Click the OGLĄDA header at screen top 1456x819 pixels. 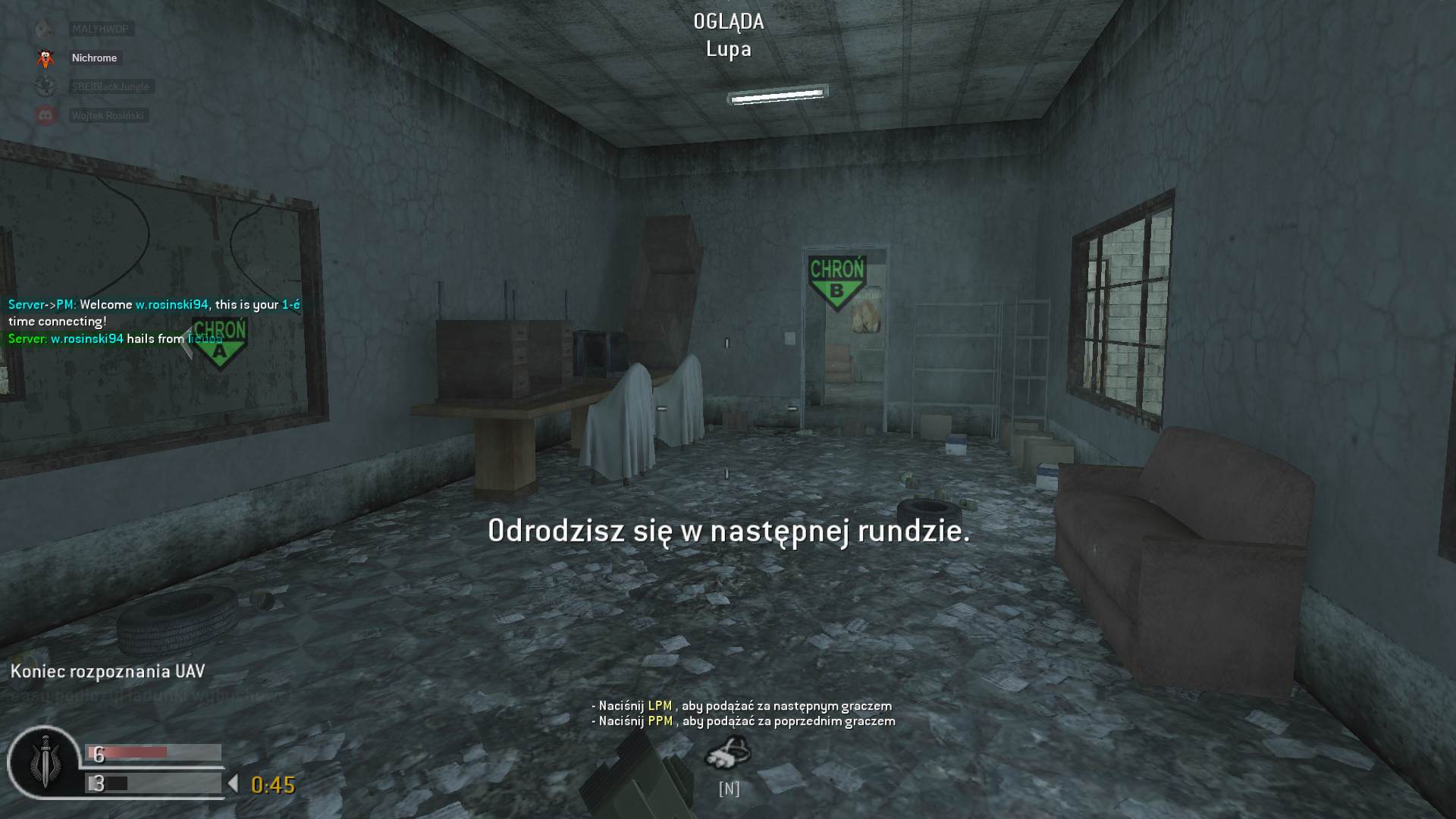pos(728,22)
